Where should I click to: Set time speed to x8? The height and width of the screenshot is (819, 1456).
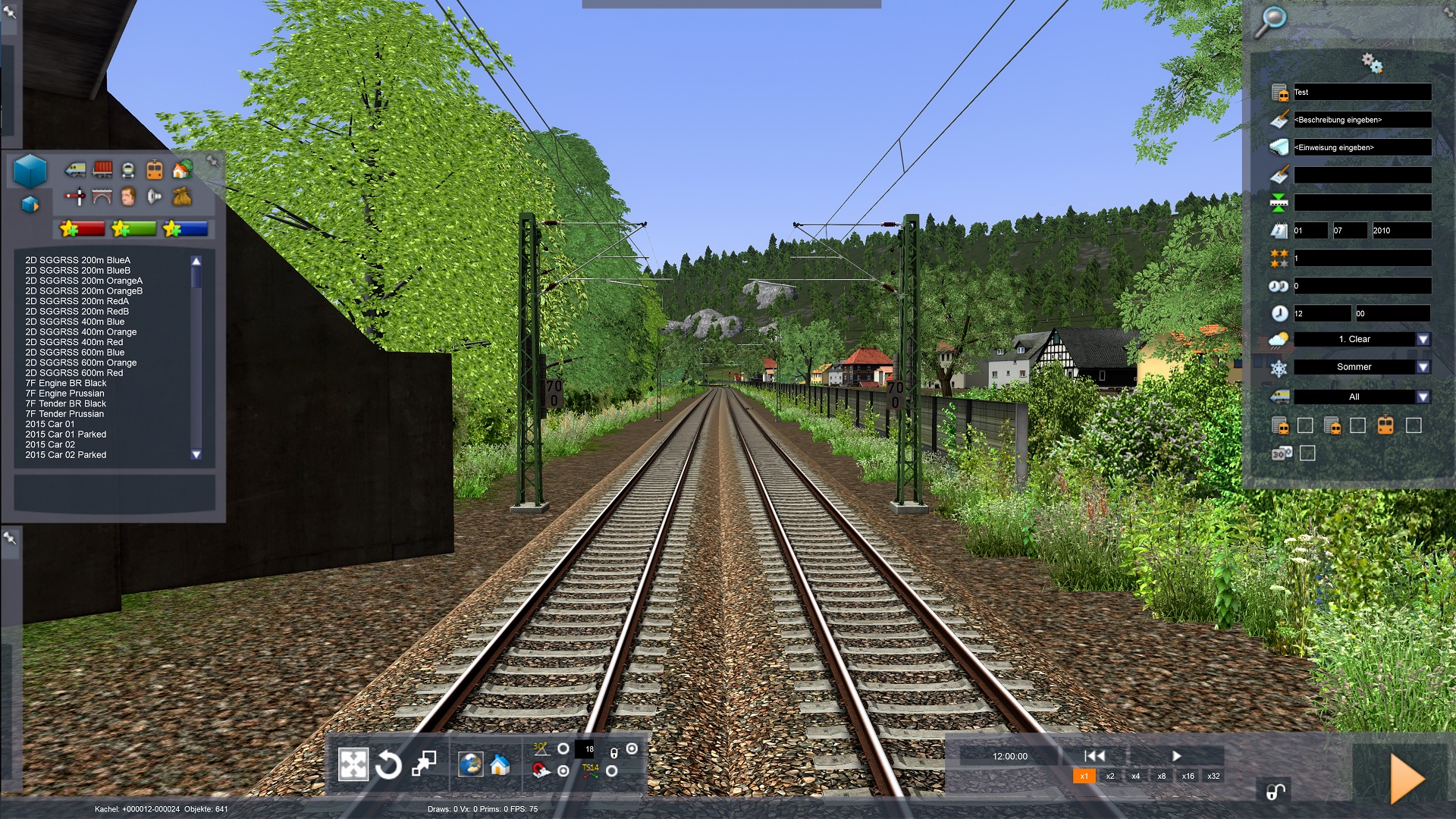point(1161,776)
